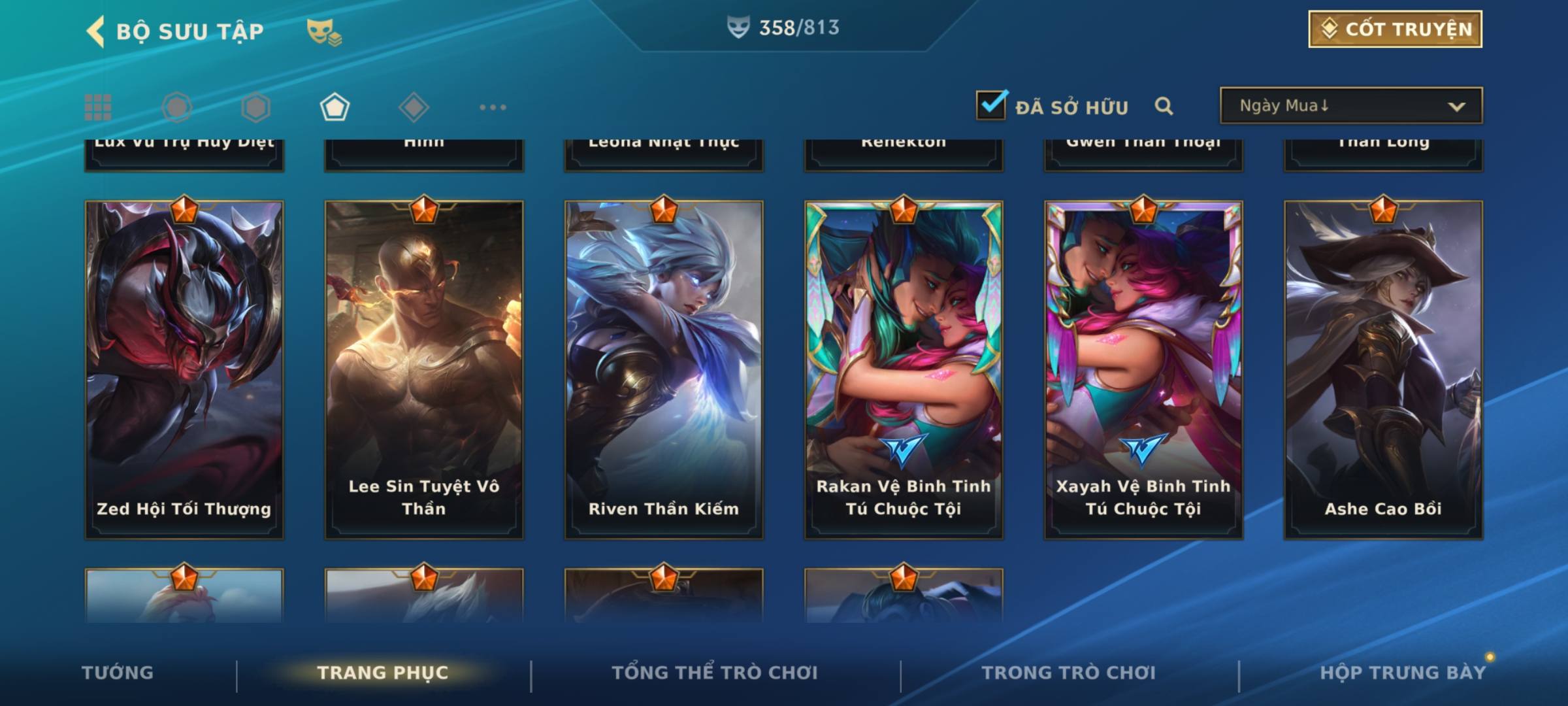Select the Zed Hội Tối Thượng skin

tap(184, 369)
